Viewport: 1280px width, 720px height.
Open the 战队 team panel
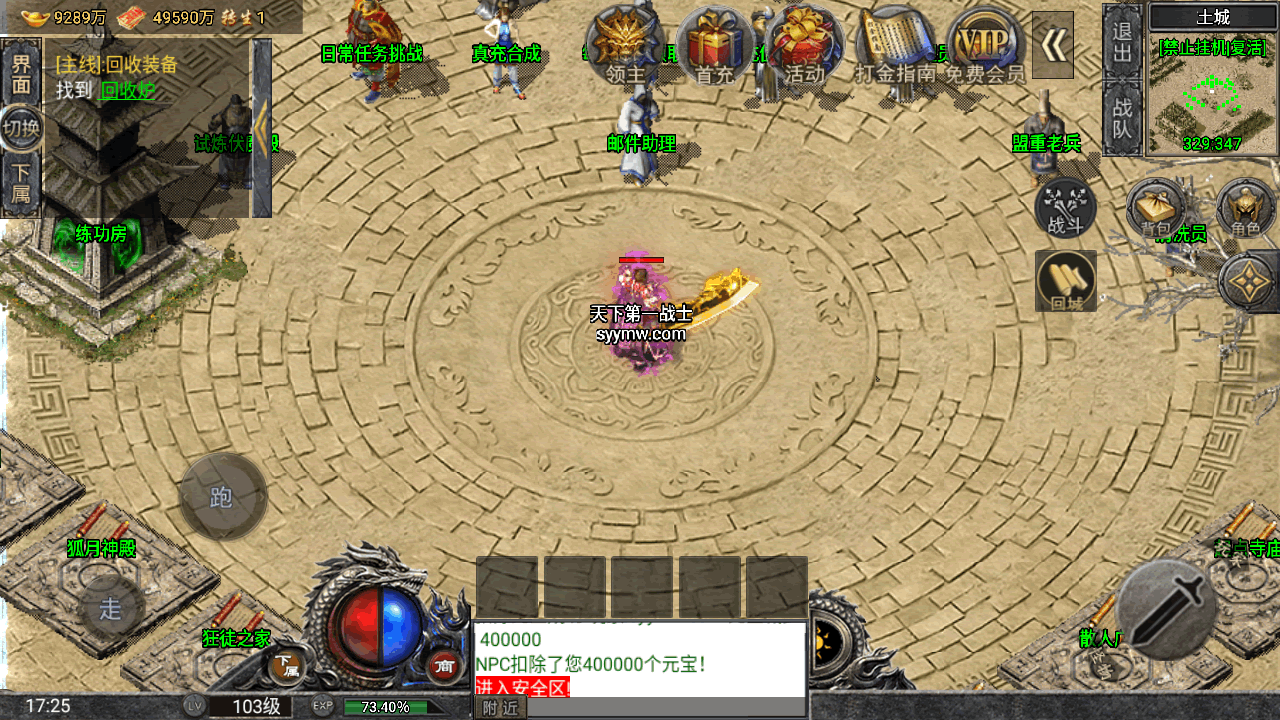tap(1123, 117)
